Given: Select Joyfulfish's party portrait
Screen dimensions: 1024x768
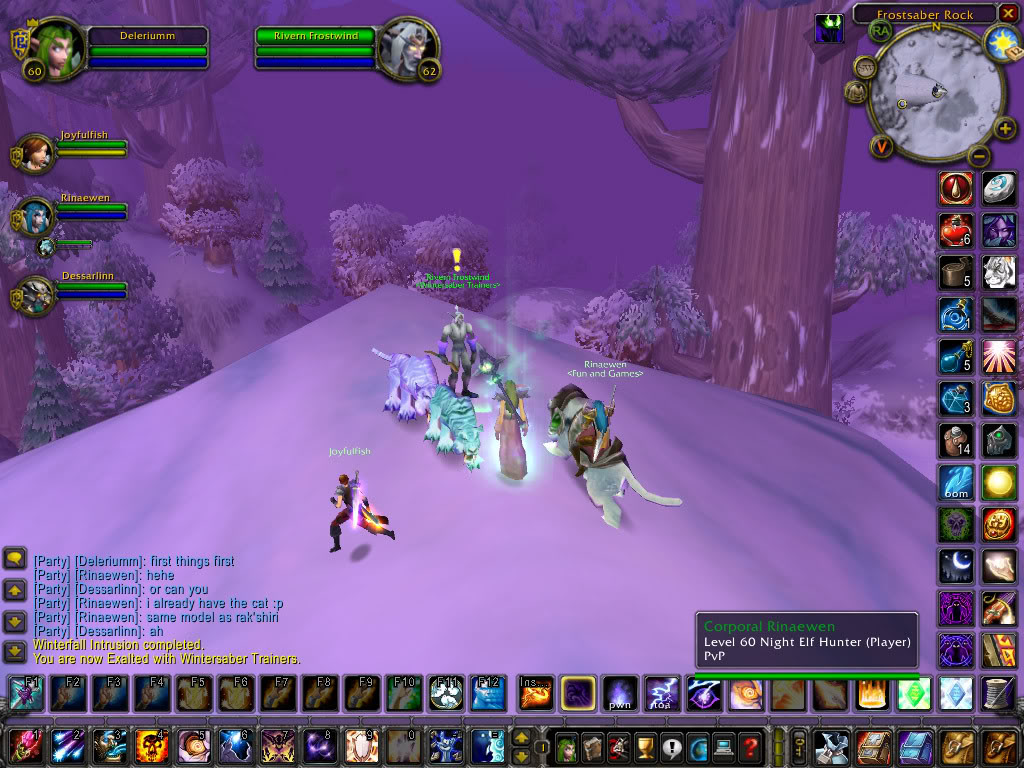Looking at the screenshot, I should (x=35, y=151).
